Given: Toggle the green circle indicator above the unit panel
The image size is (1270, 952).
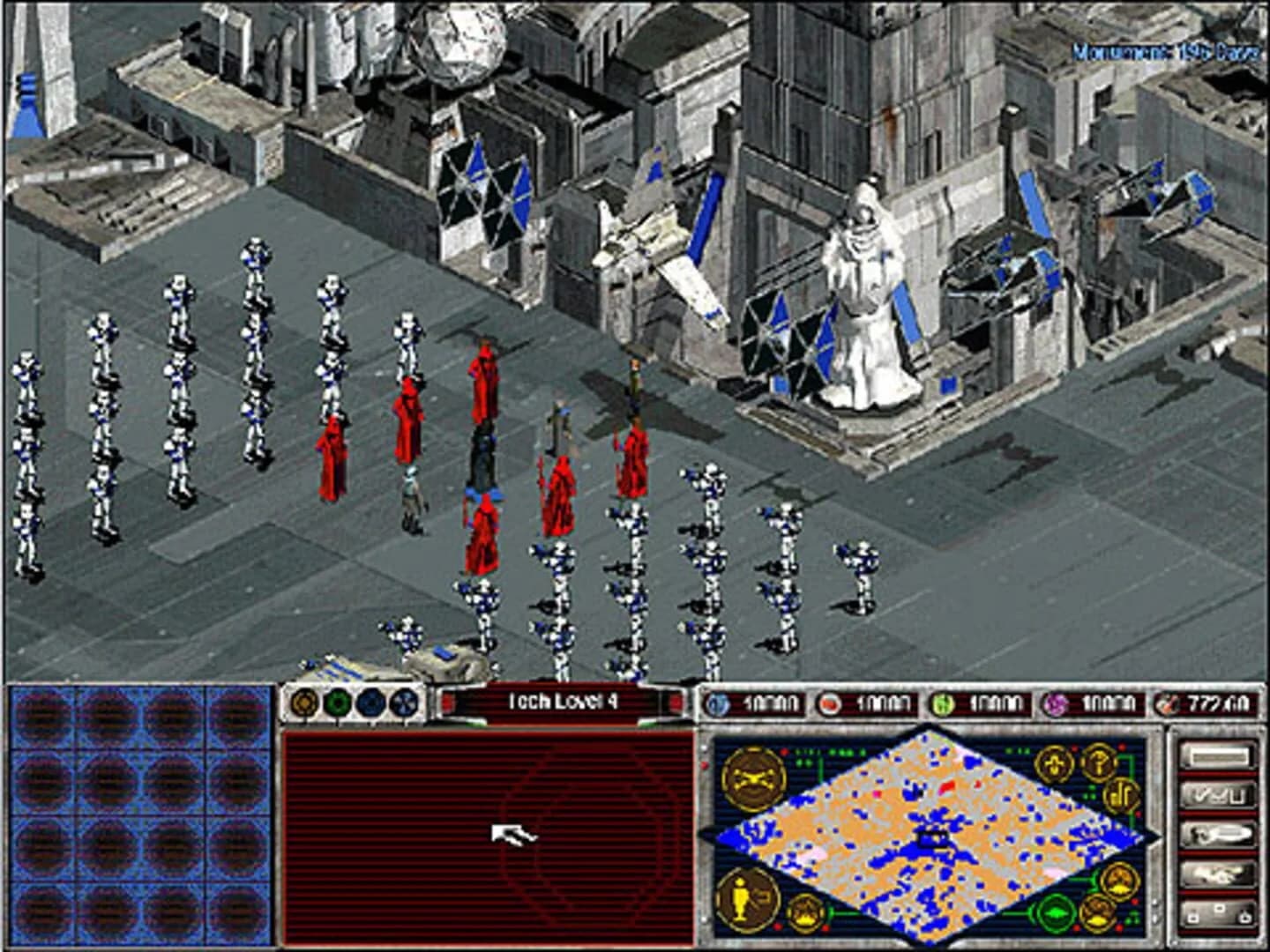Looking at the screenshot, I should (337, 701).
